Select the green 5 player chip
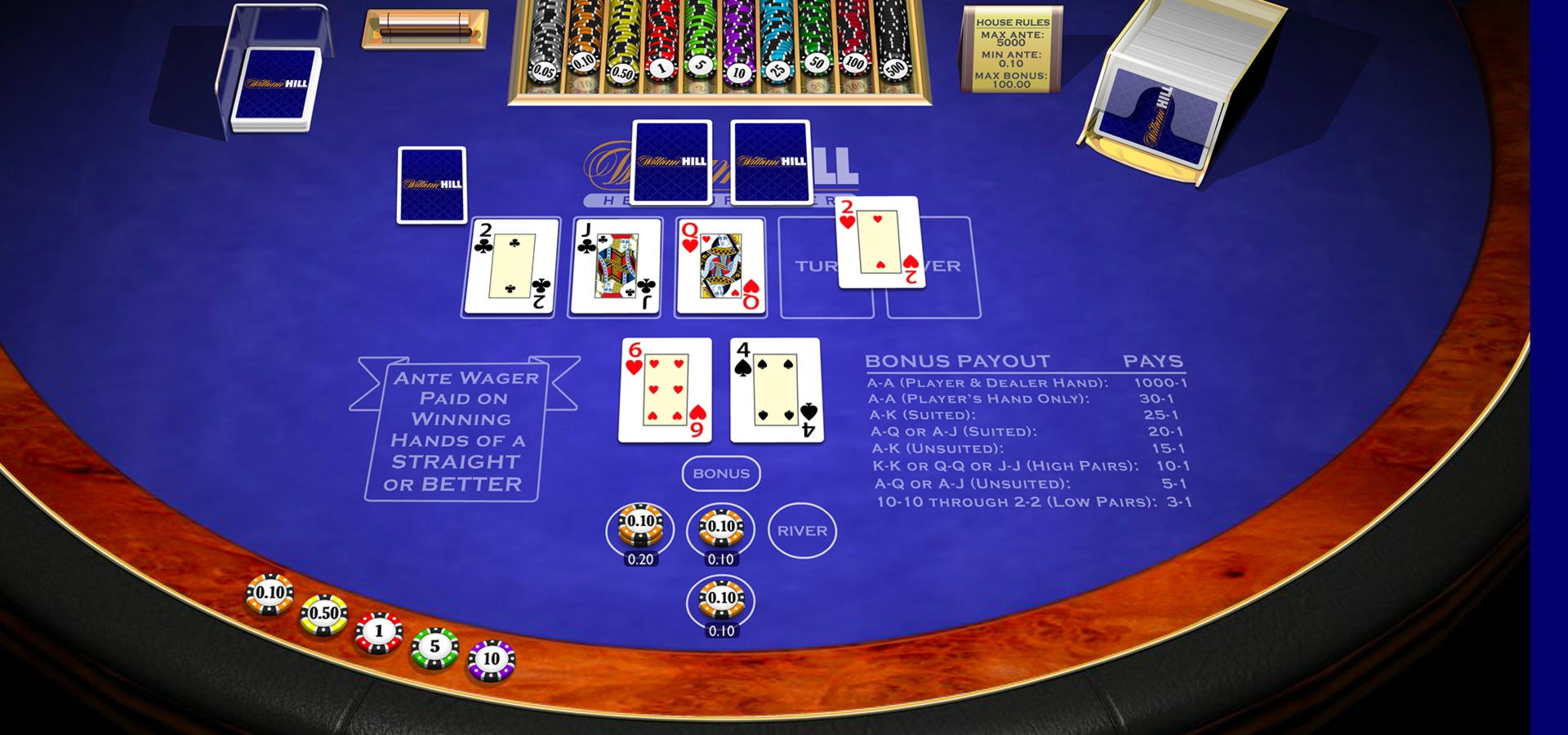1568x735 pixels. tap(434, 648)
